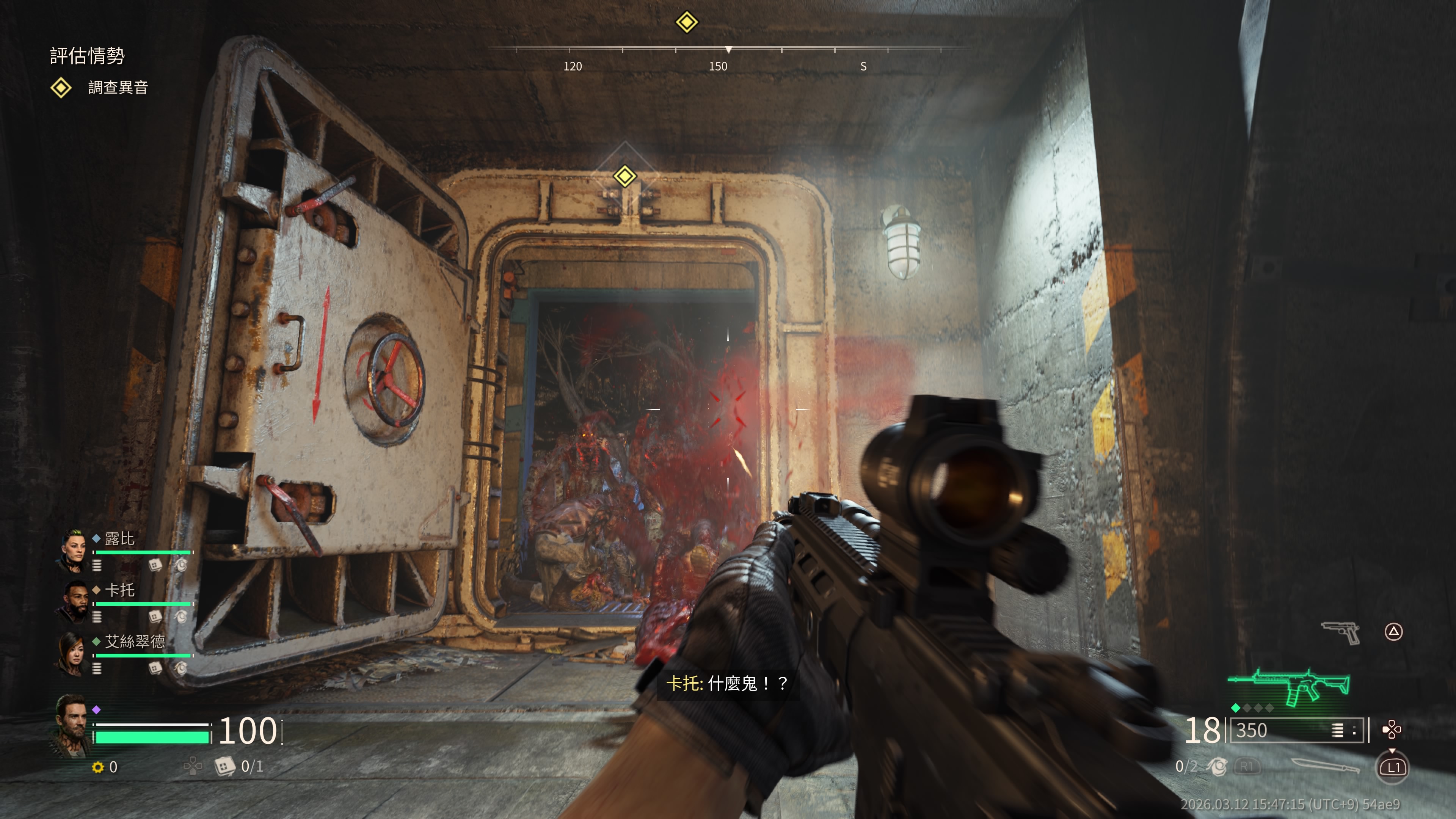Select the 露比 squad member portrait

pos(73,550)
